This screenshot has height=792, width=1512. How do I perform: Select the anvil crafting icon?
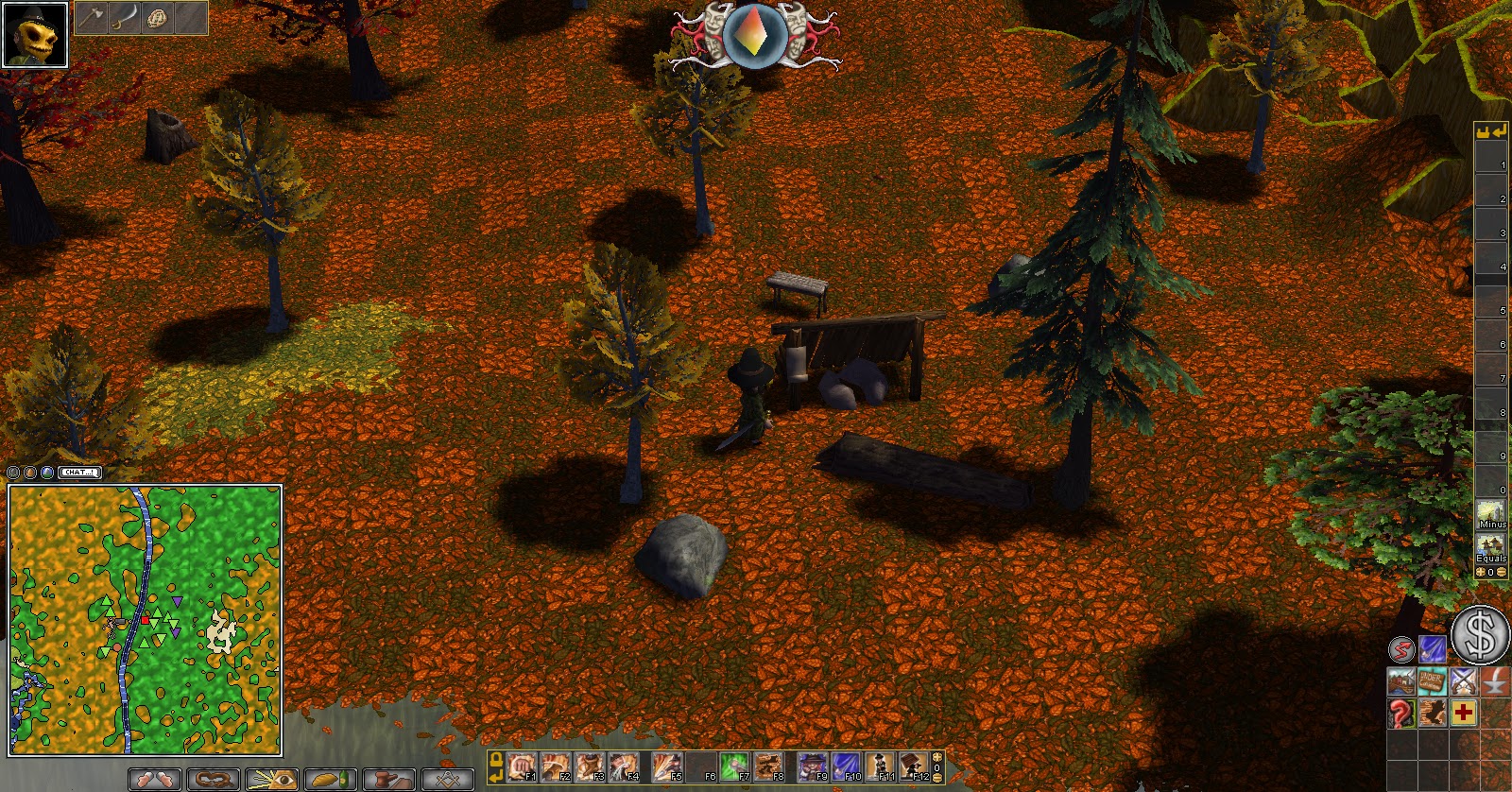pyautogui.click(x=1496, y=681)
